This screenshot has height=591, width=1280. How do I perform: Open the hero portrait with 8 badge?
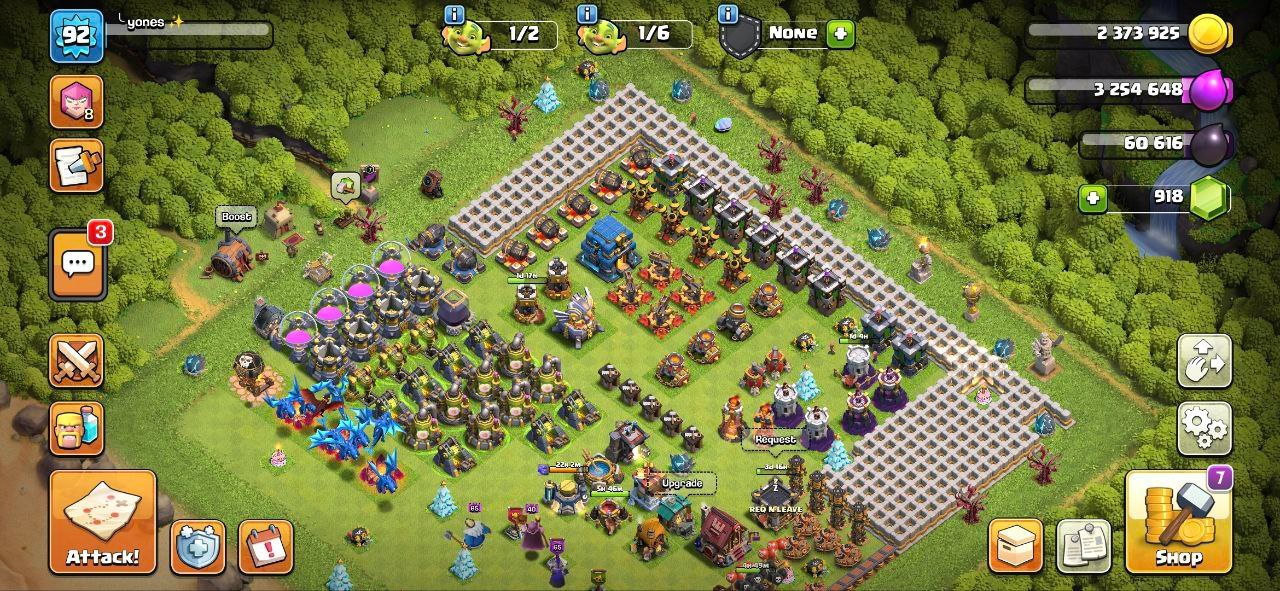point(76,102)
